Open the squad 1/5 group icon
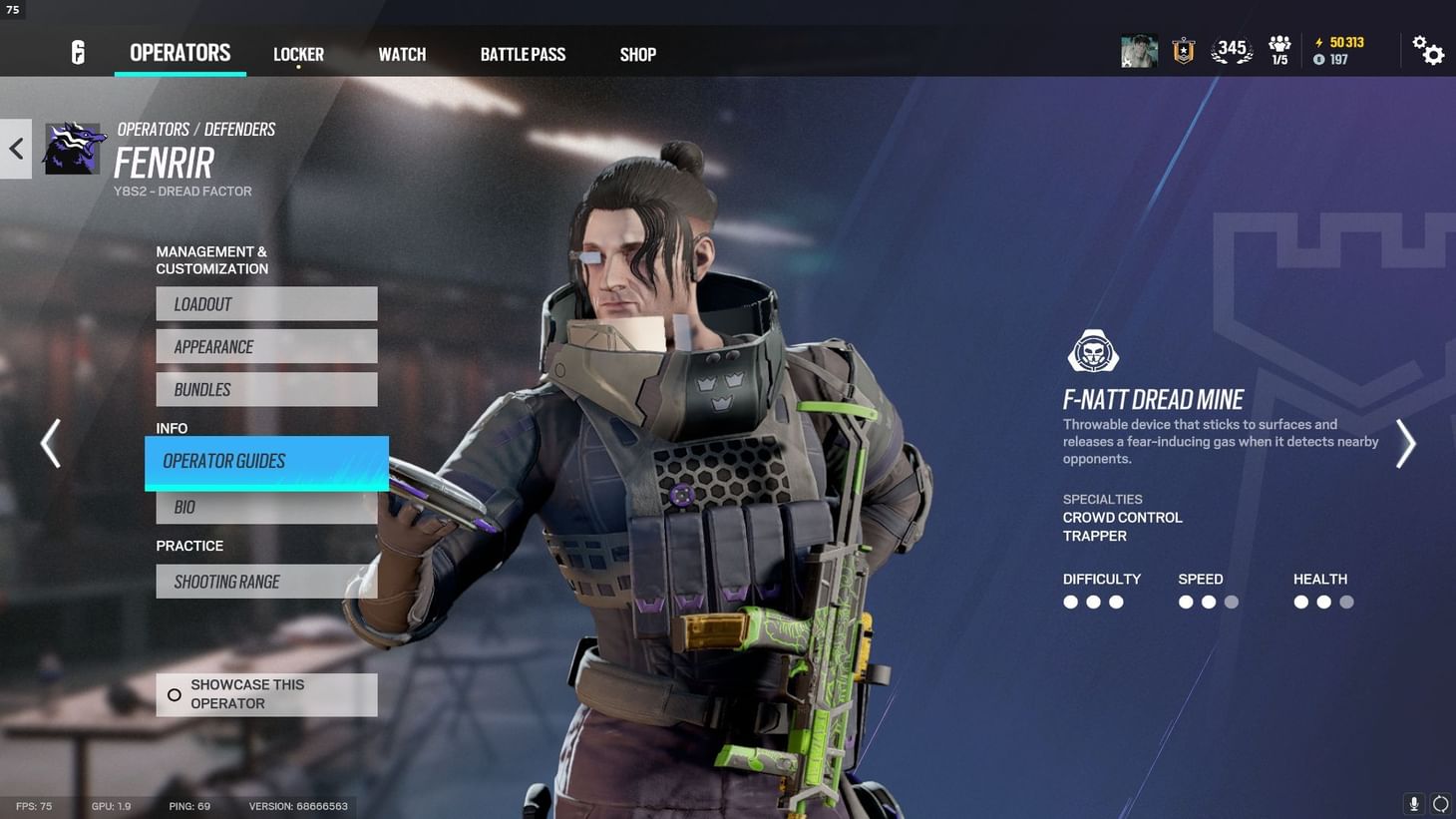This screenshot has height=819, width=1456. [1279, 49]
